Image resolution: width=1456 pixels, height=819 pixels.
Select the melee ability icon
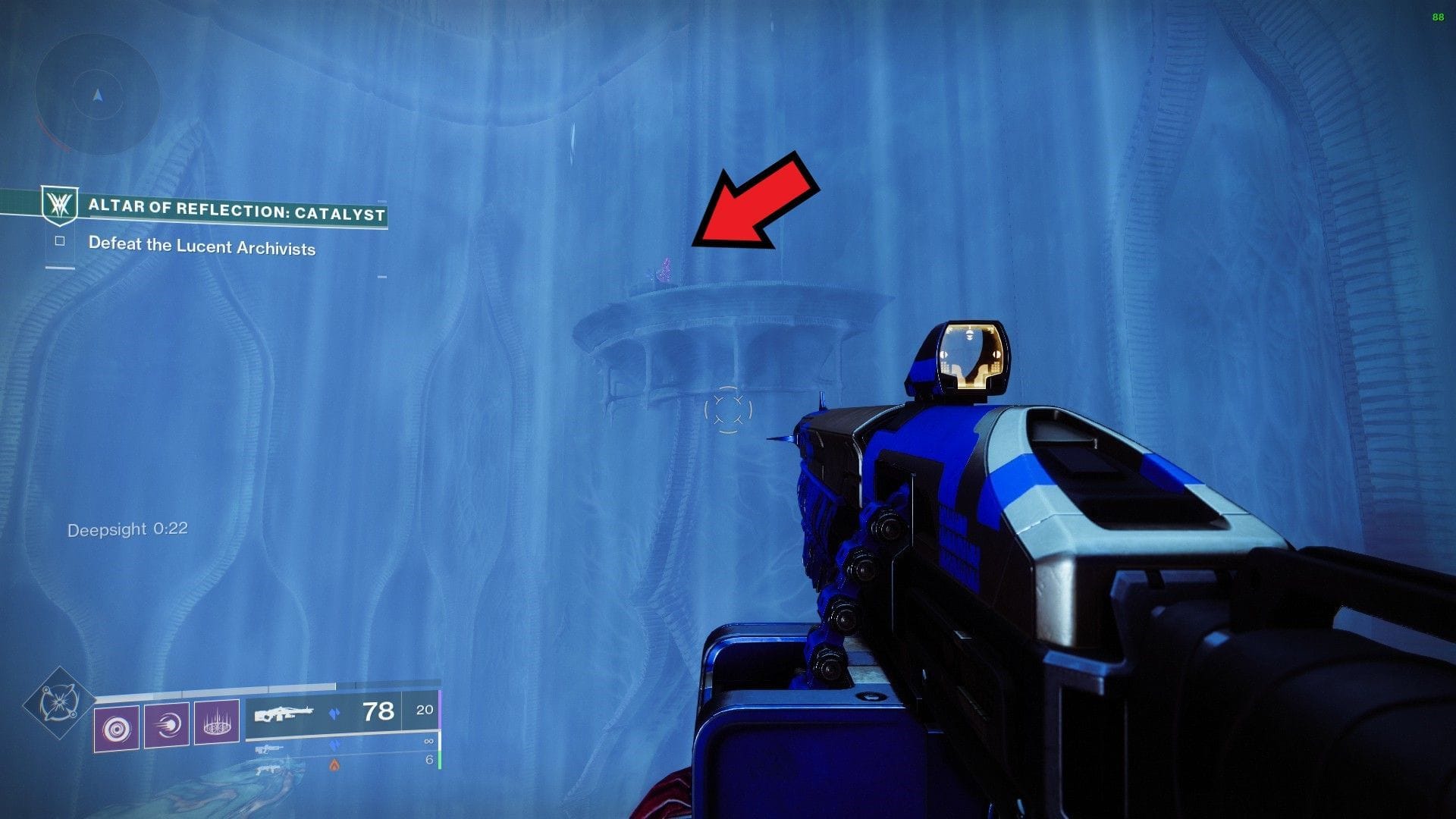pos(166,724)
